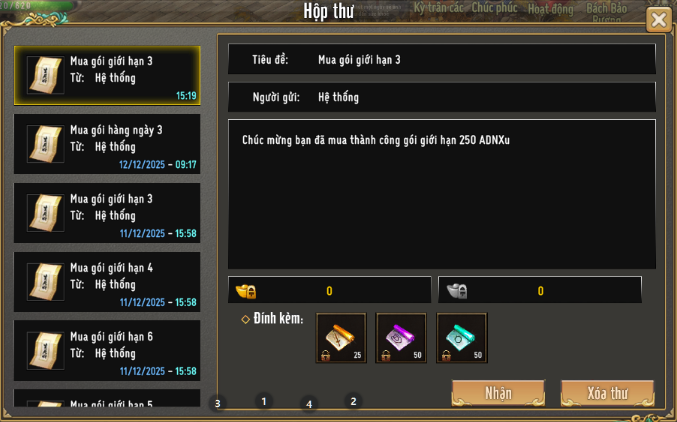Viewport: 677px width, 422px height.
Task: Inspect the orange scroll attachment
Action: 341,338
